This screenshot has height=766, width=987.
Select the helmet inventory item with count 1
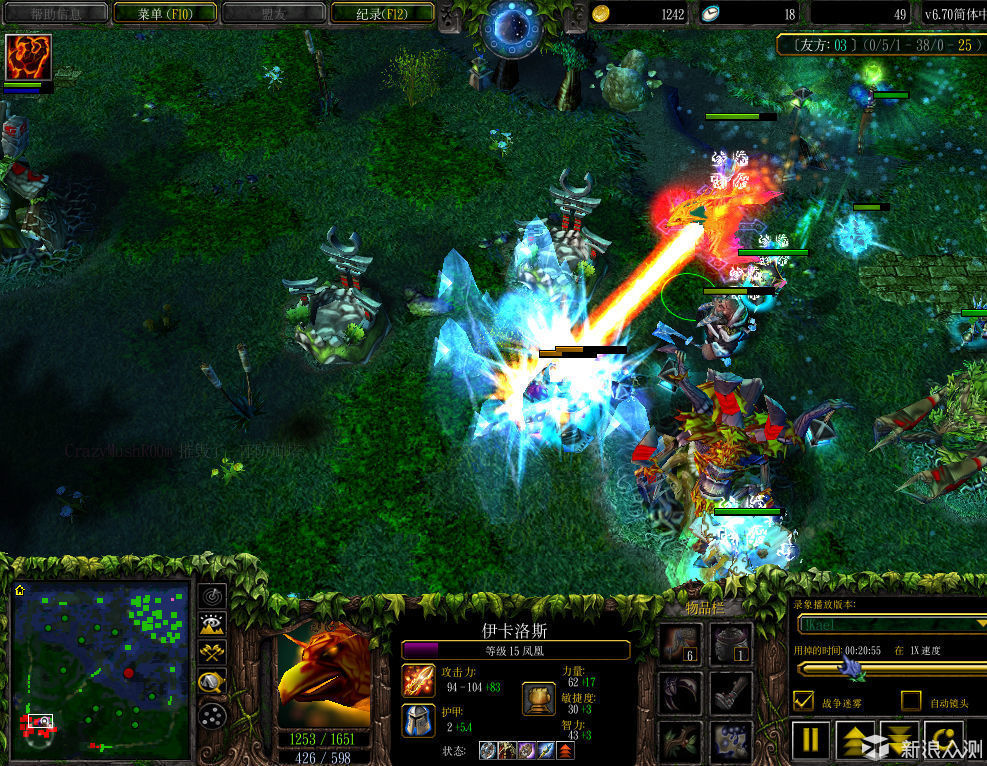731,643
